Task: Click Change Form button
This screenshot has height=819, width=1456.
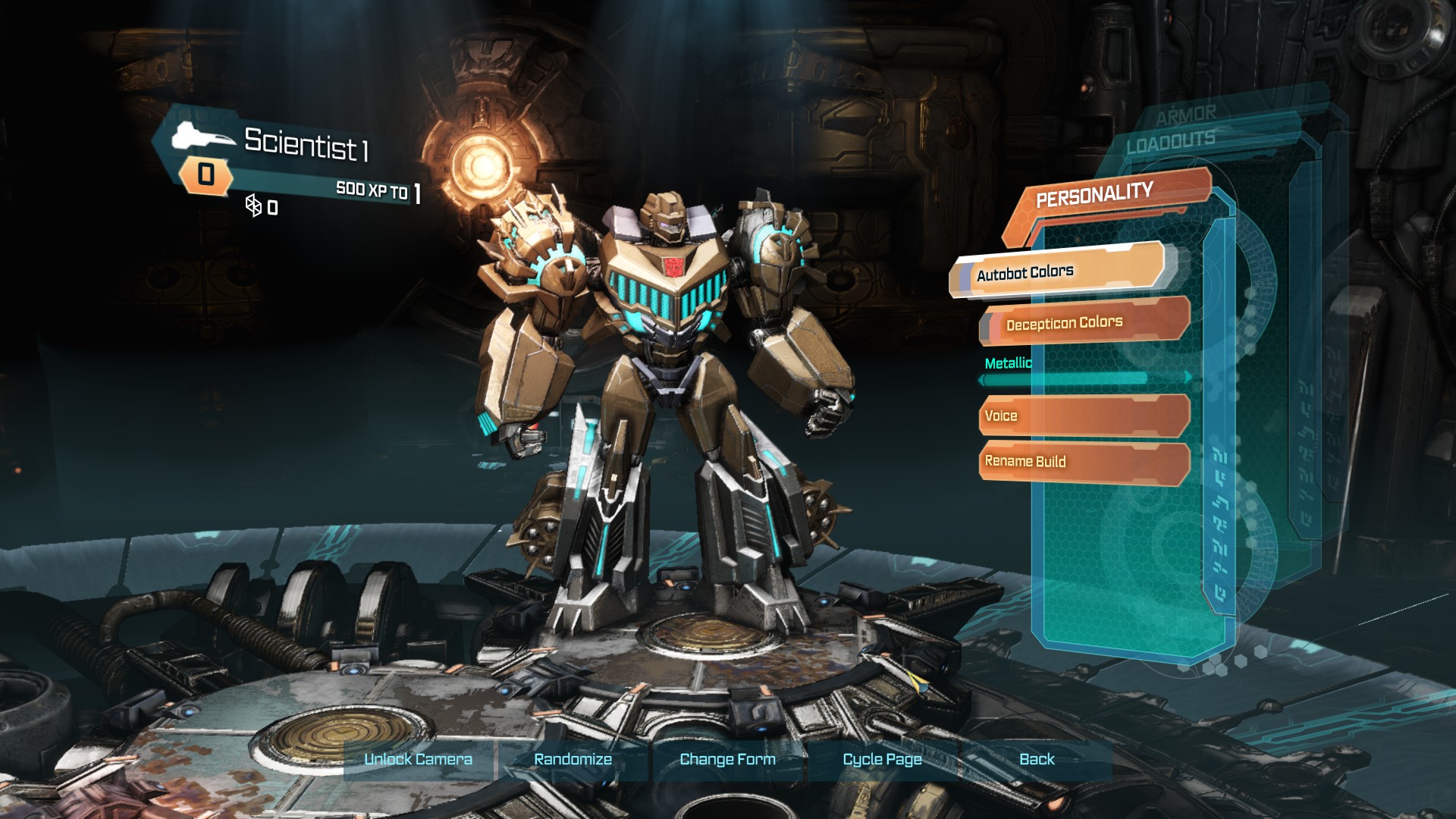Action: (727, 759)
